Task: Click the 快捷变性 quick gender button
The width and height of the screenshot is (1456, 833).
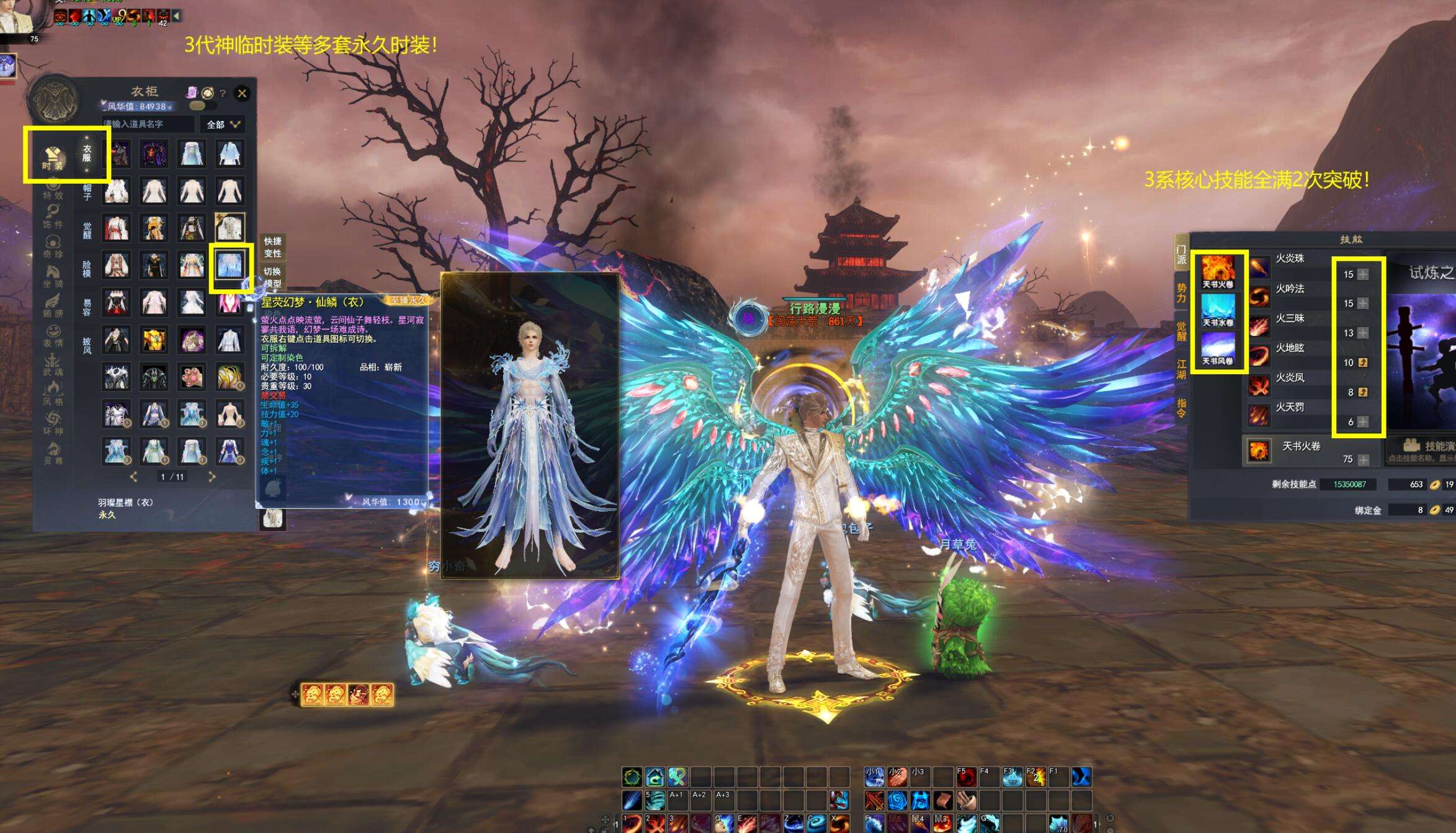Action: point(272,246)
